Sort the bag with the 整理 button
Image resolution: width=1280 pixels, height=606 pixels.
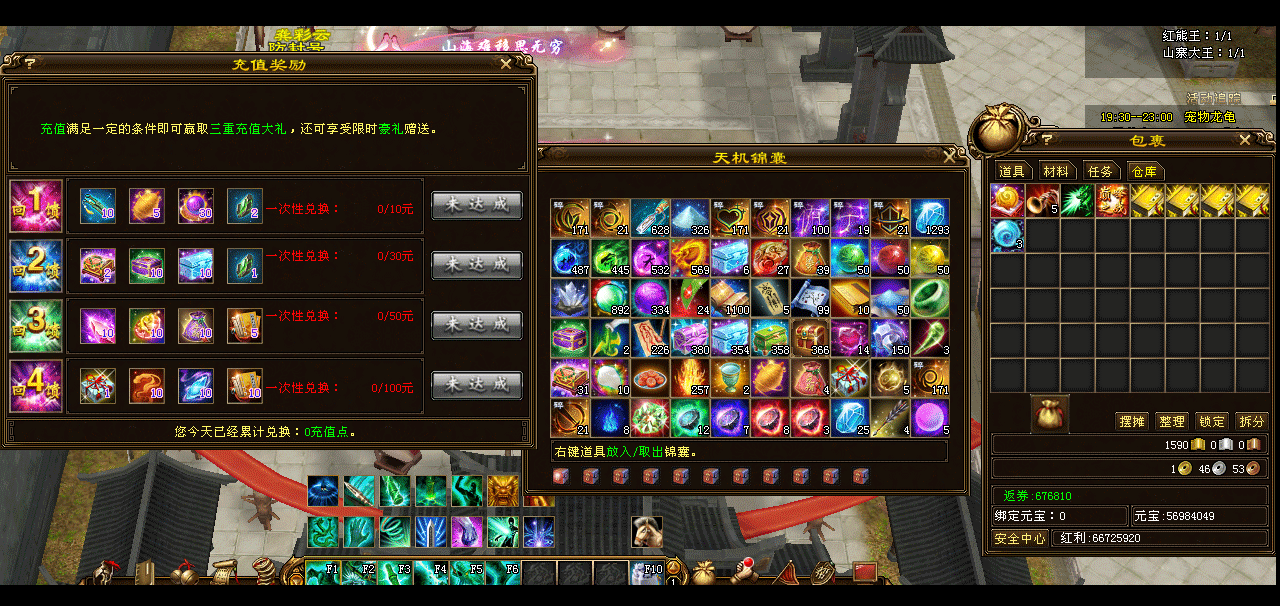coord(1171,422)
